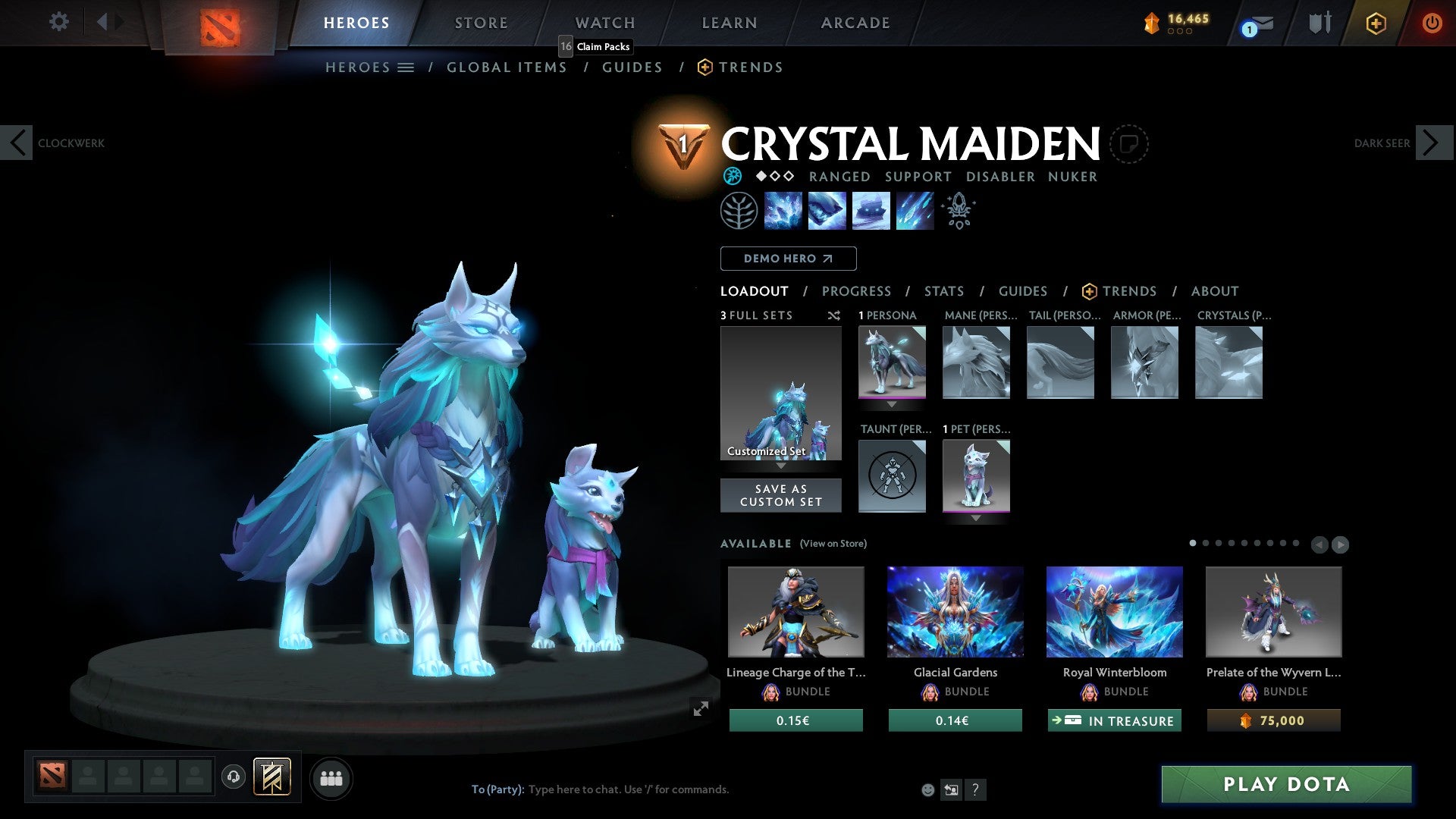Select the Crystal Nova ability icon
This screenshot has height=819, width=1456.
(783, 210)
